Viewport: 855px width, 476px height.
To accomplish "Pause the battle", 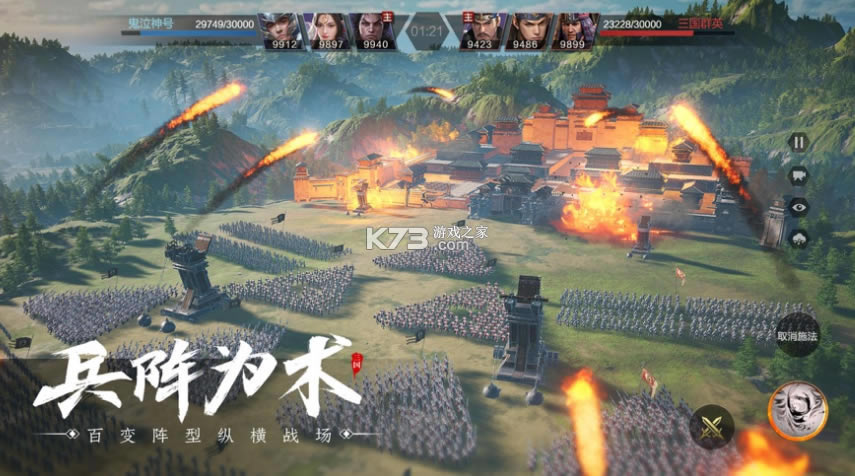I will pyautogui.click(x=798, y=142).
